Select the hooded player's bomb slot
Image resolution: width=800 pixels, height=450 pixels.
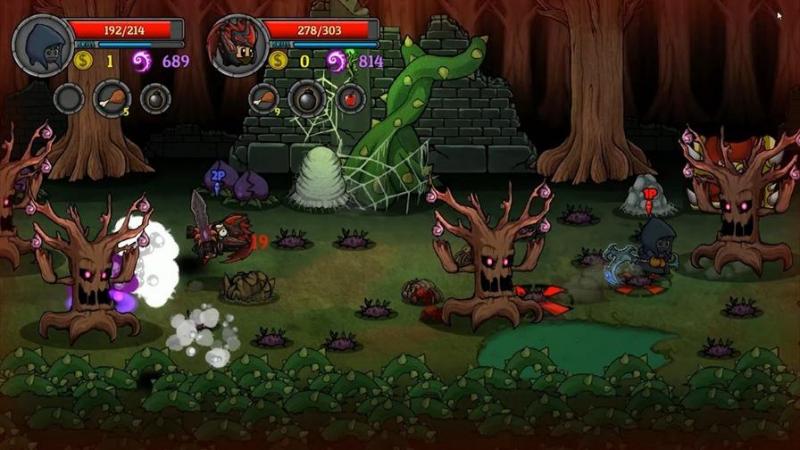coord(155,98)
